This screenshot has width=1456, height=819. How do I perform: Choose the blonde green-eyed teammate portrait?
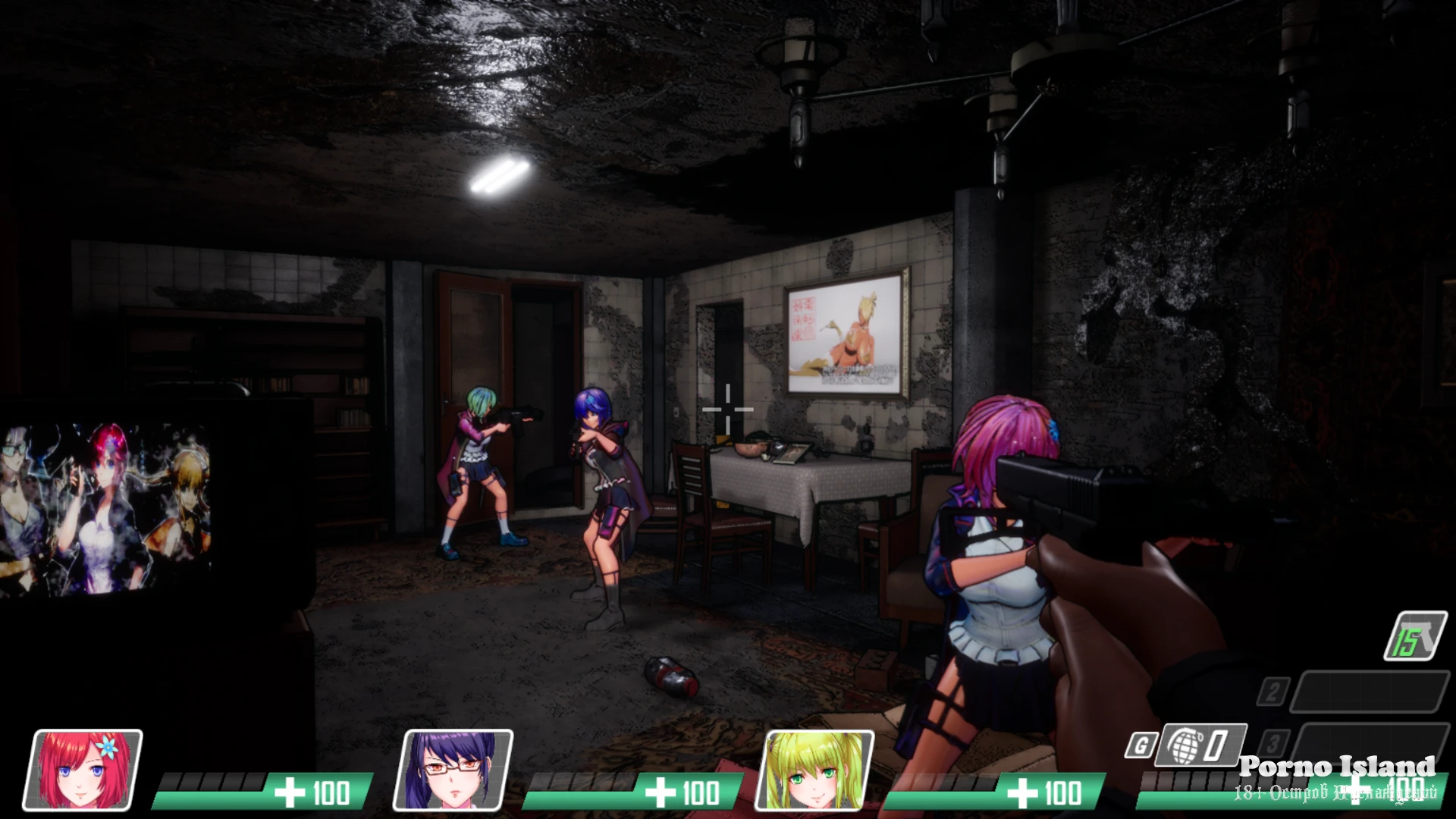[x=815, y=770]
